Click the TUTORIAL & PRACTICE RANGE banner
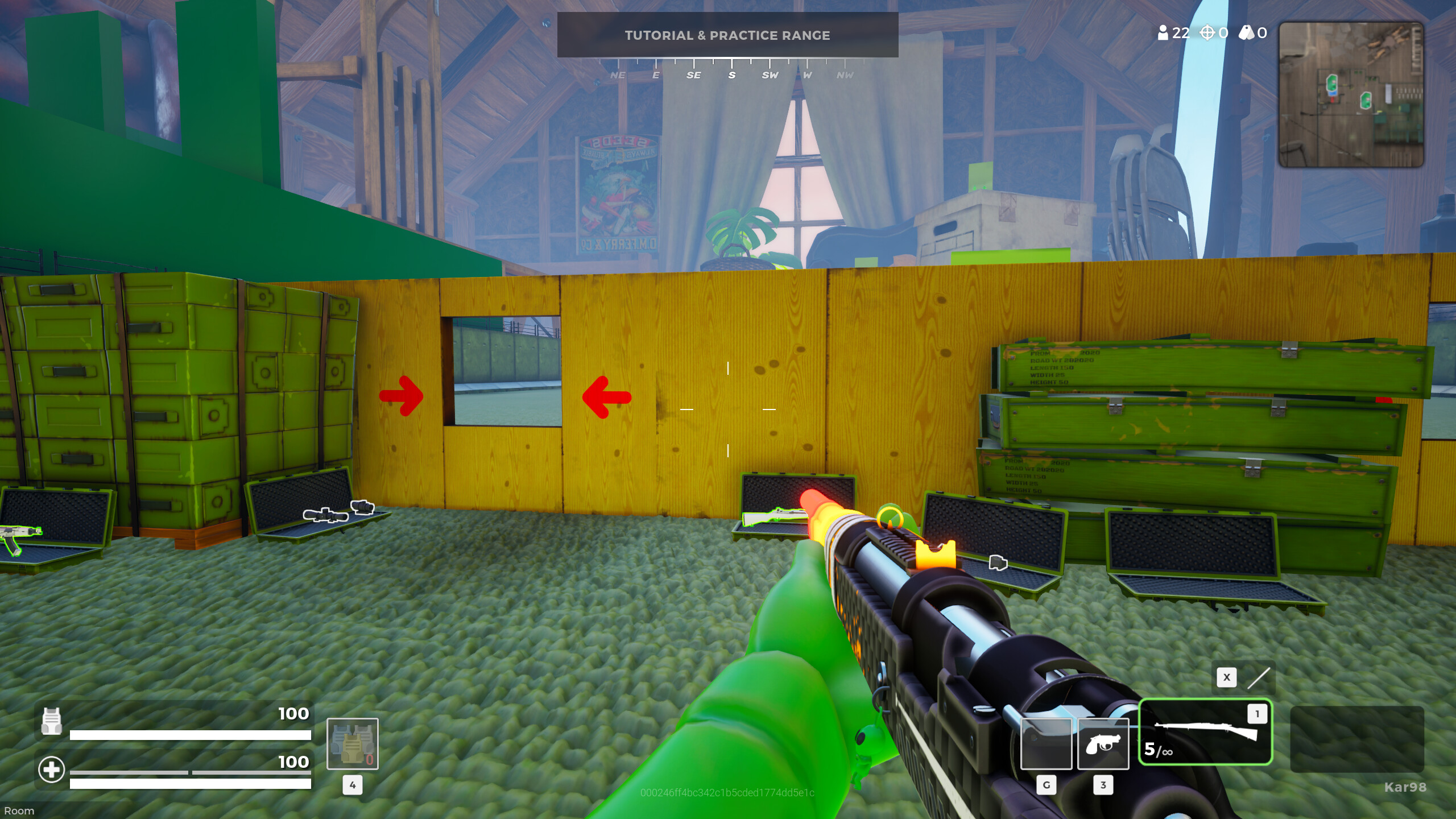This screenshot has width=1456, height=819. (x=728, y=35)
